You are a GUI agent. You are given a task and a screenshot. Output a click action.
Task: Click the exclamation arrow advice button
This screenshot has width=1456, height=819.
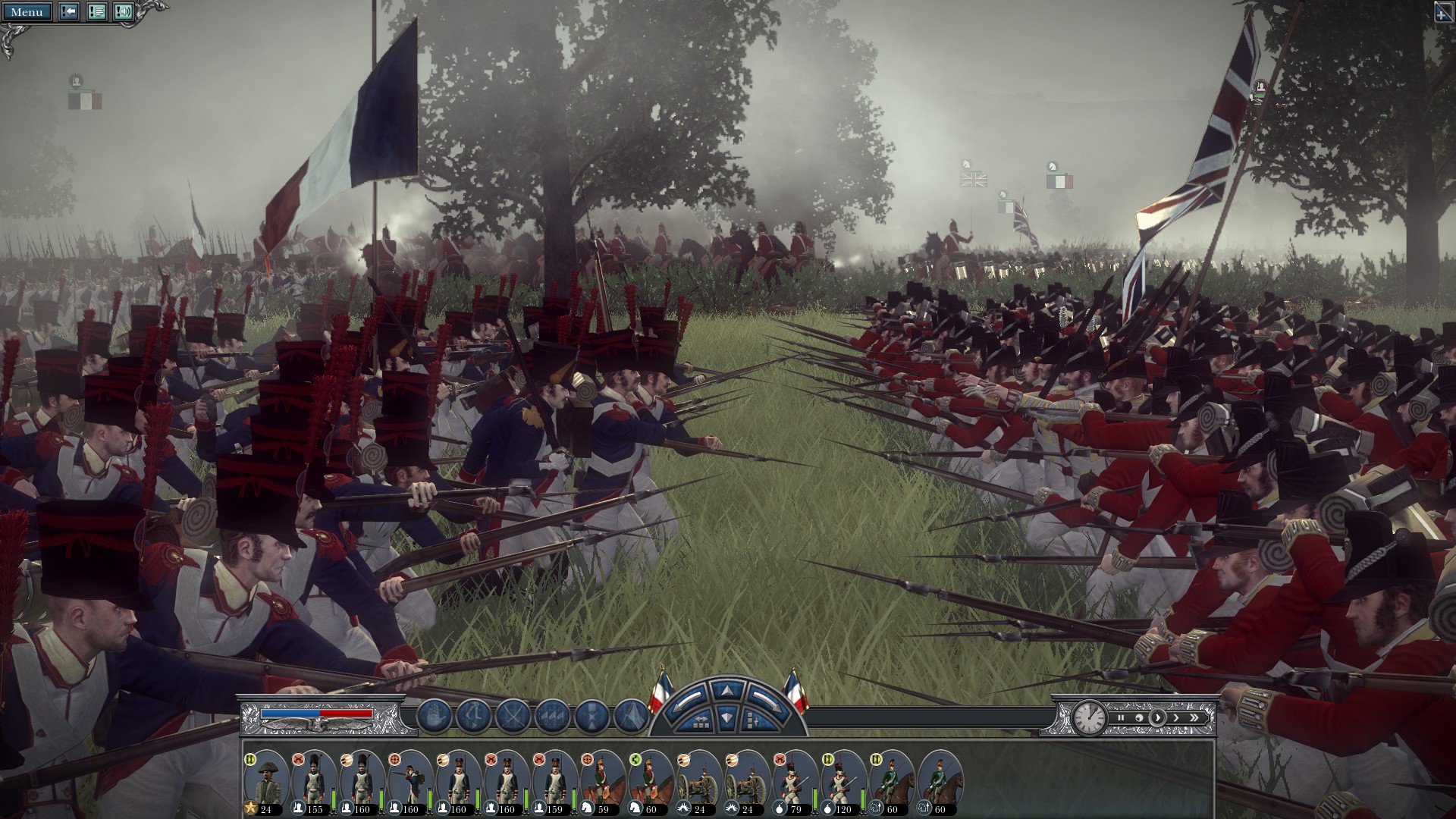69,12
